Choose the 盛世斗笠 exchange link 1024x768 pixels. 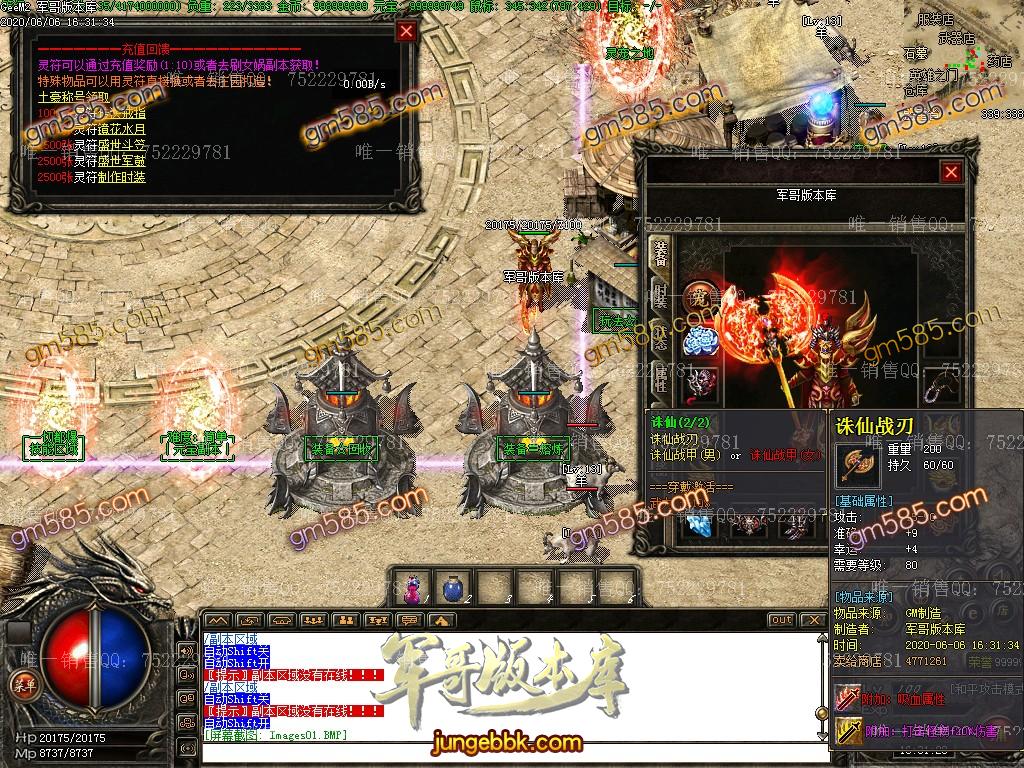tap(123, 146)
